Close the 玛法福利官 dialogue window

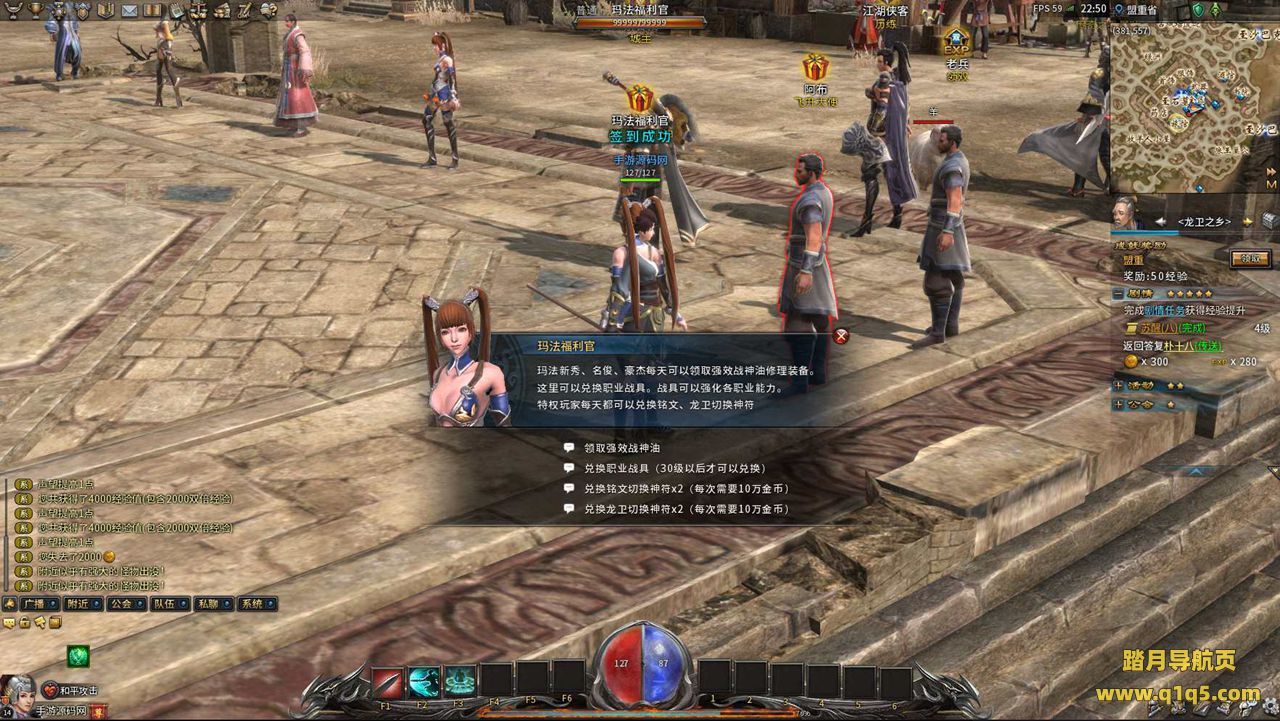(841, 336)
